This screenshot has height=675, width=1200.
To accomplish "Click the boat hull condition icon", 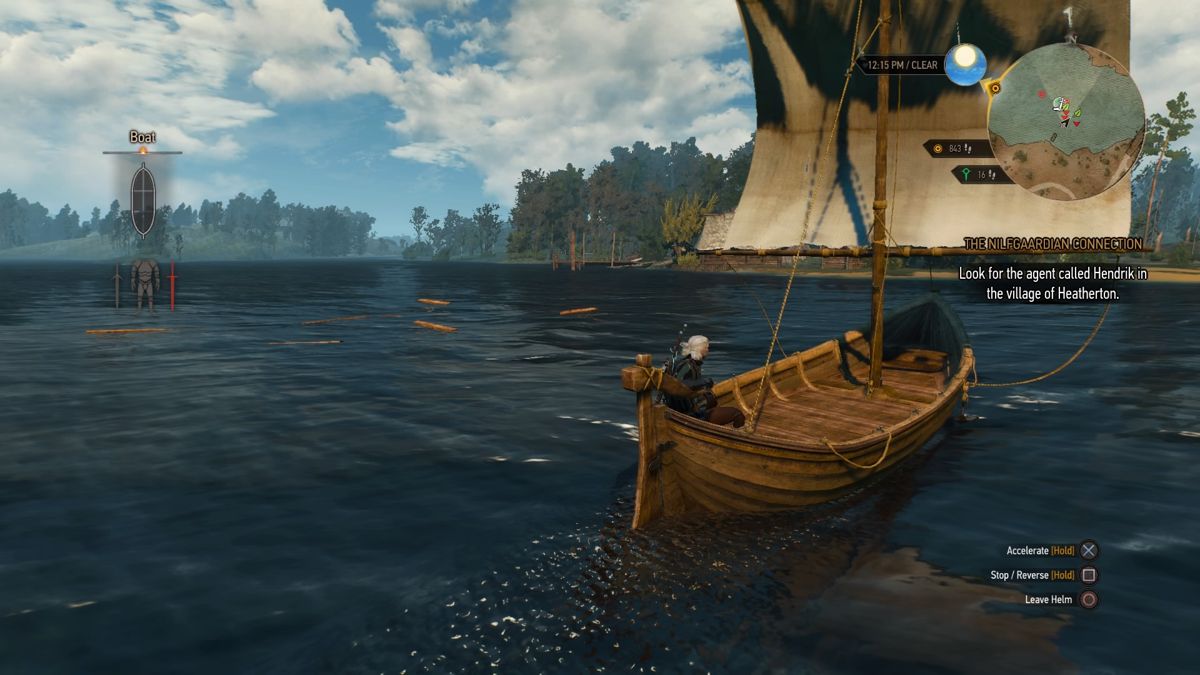I will tap(143, 198).
